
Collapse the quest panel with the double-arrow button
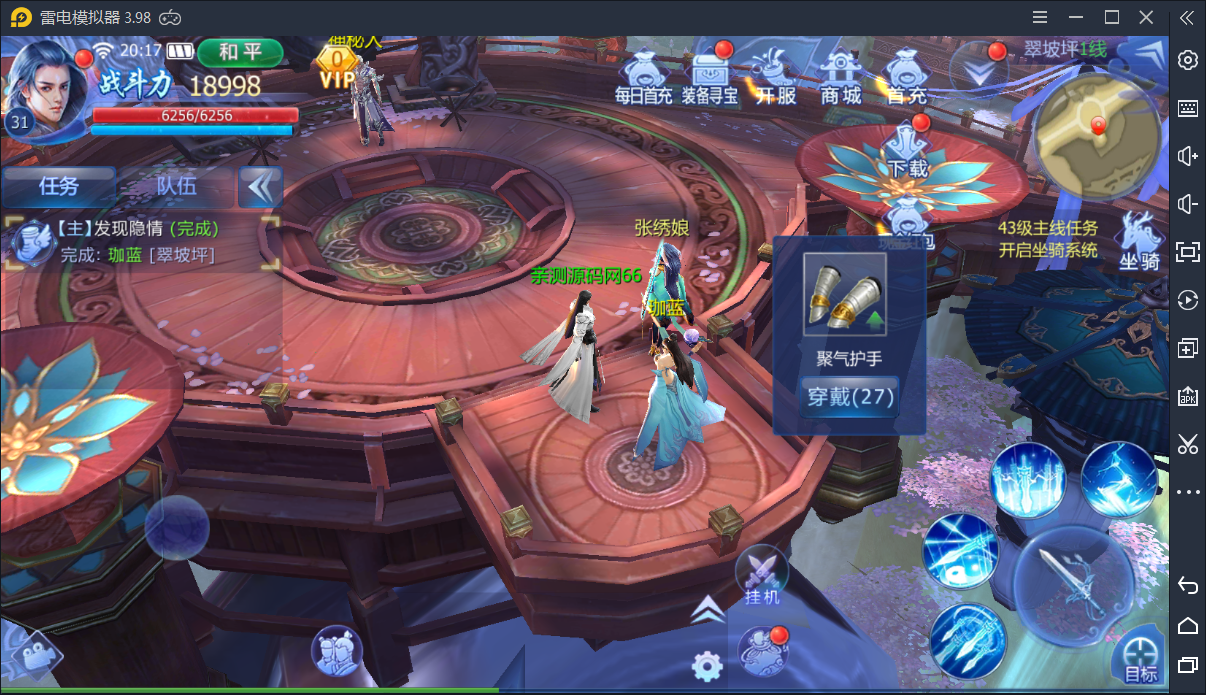click(x=260, y=187)
